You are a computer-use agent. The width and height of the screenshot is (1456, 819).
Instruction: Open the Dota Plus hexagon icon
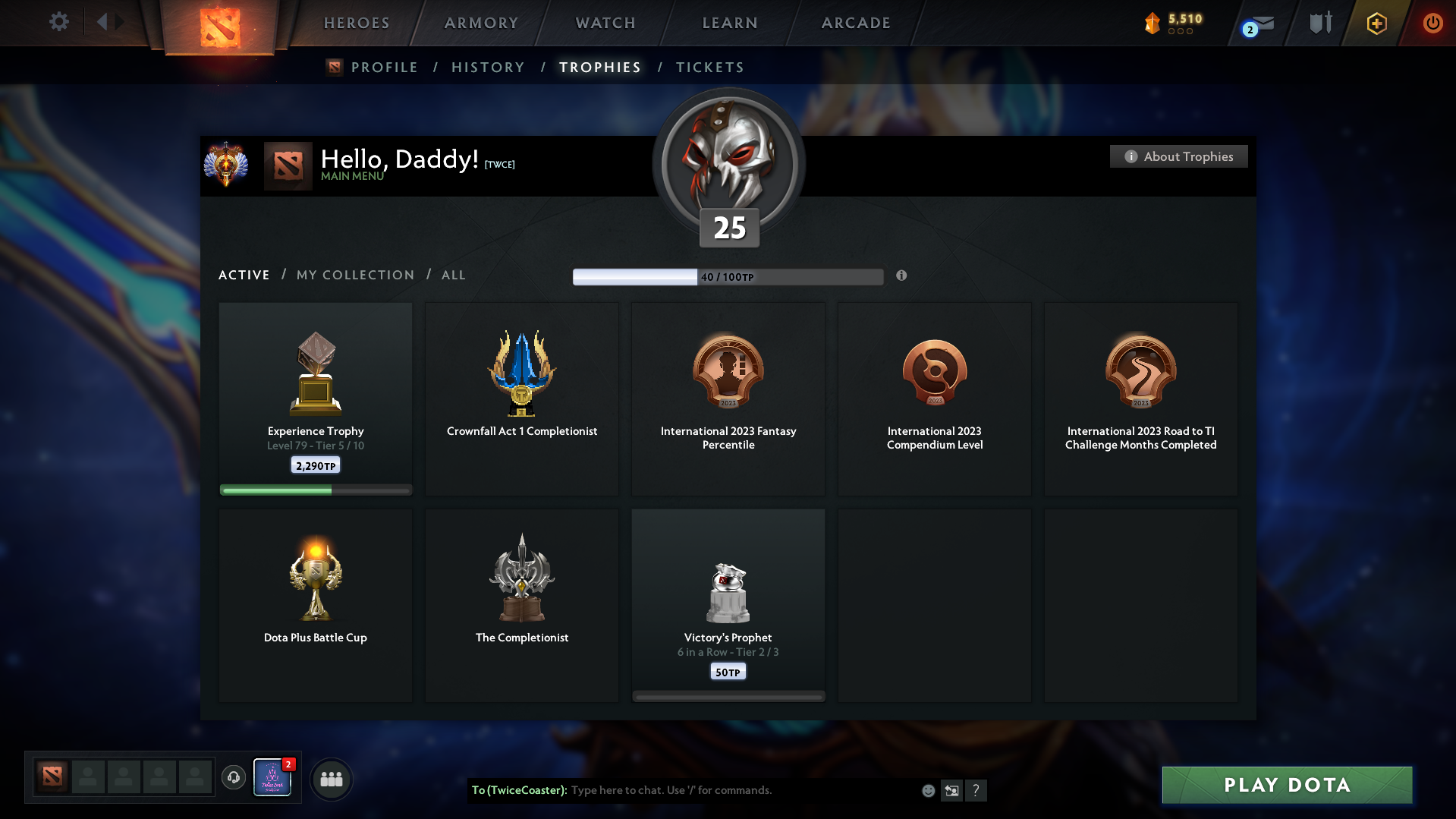click(x=1376, y=24)
